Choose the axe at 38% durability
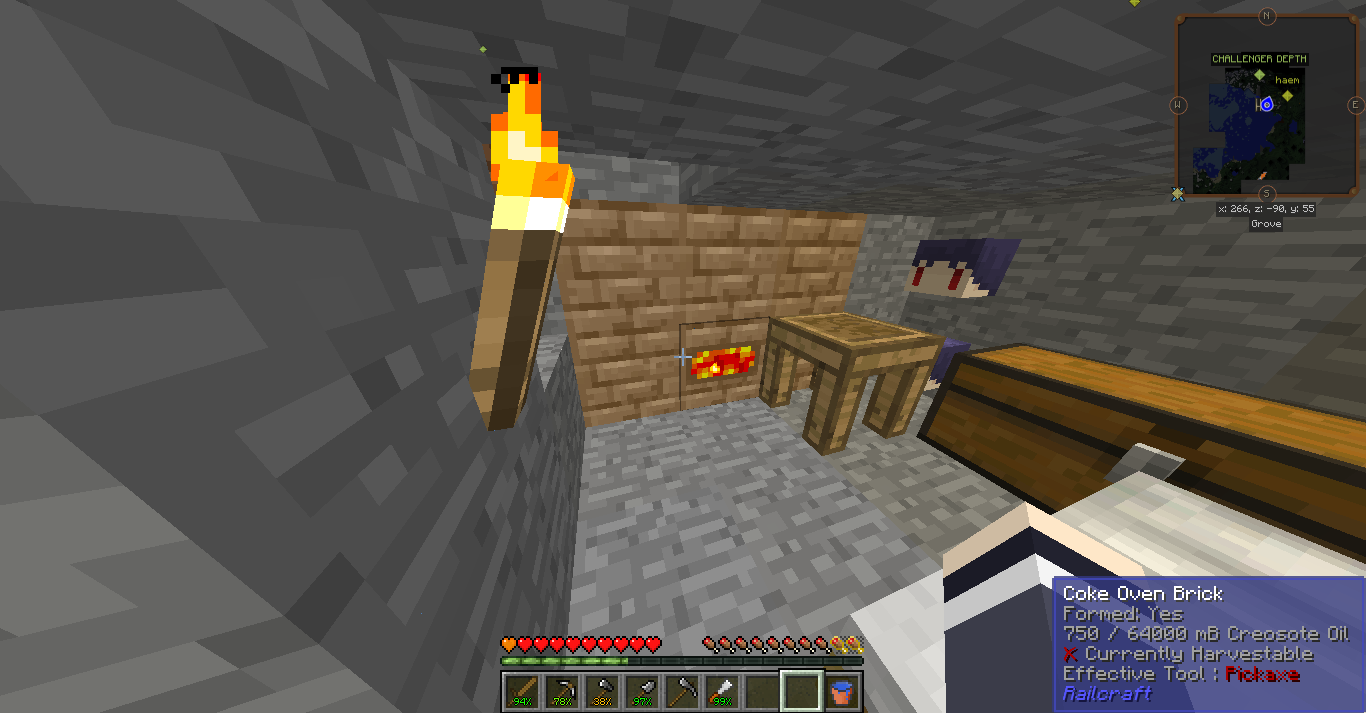The image size is (1366, 713). pos(602,690)
